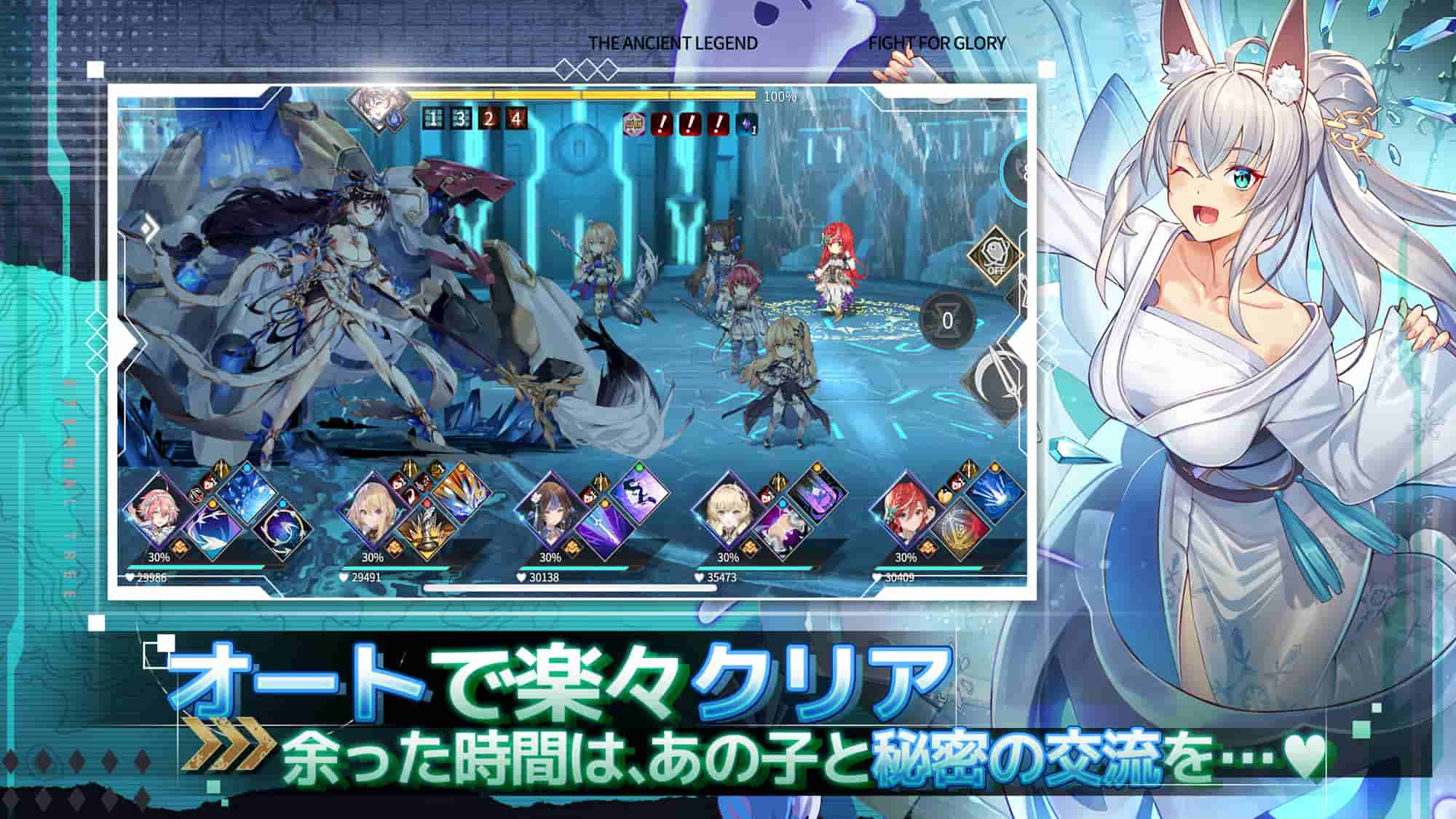
Task: Switch to wave 4 enemy indicator
Action: pyautogui.click(x=518, y=119)
